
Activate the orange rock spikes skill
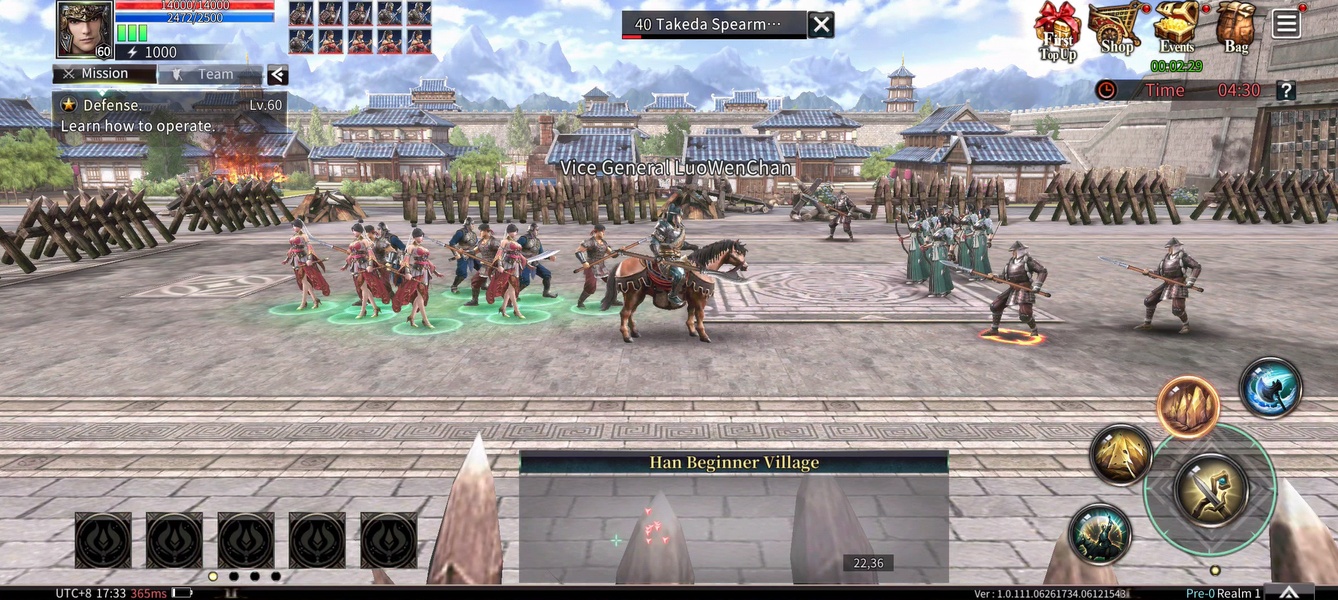[x=1188, y=407]
